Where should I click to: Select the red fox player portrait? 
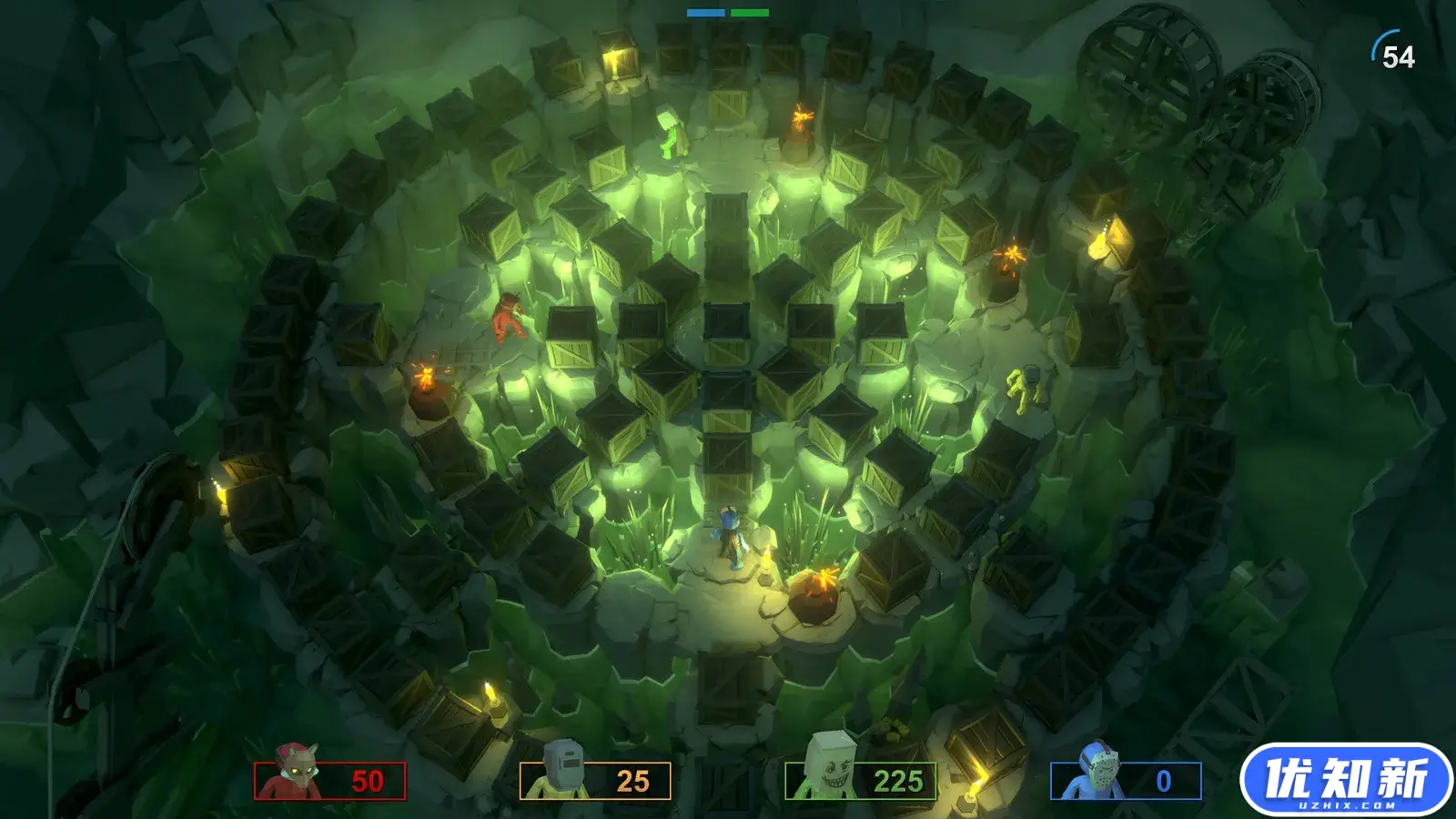(x=299, y=772)
